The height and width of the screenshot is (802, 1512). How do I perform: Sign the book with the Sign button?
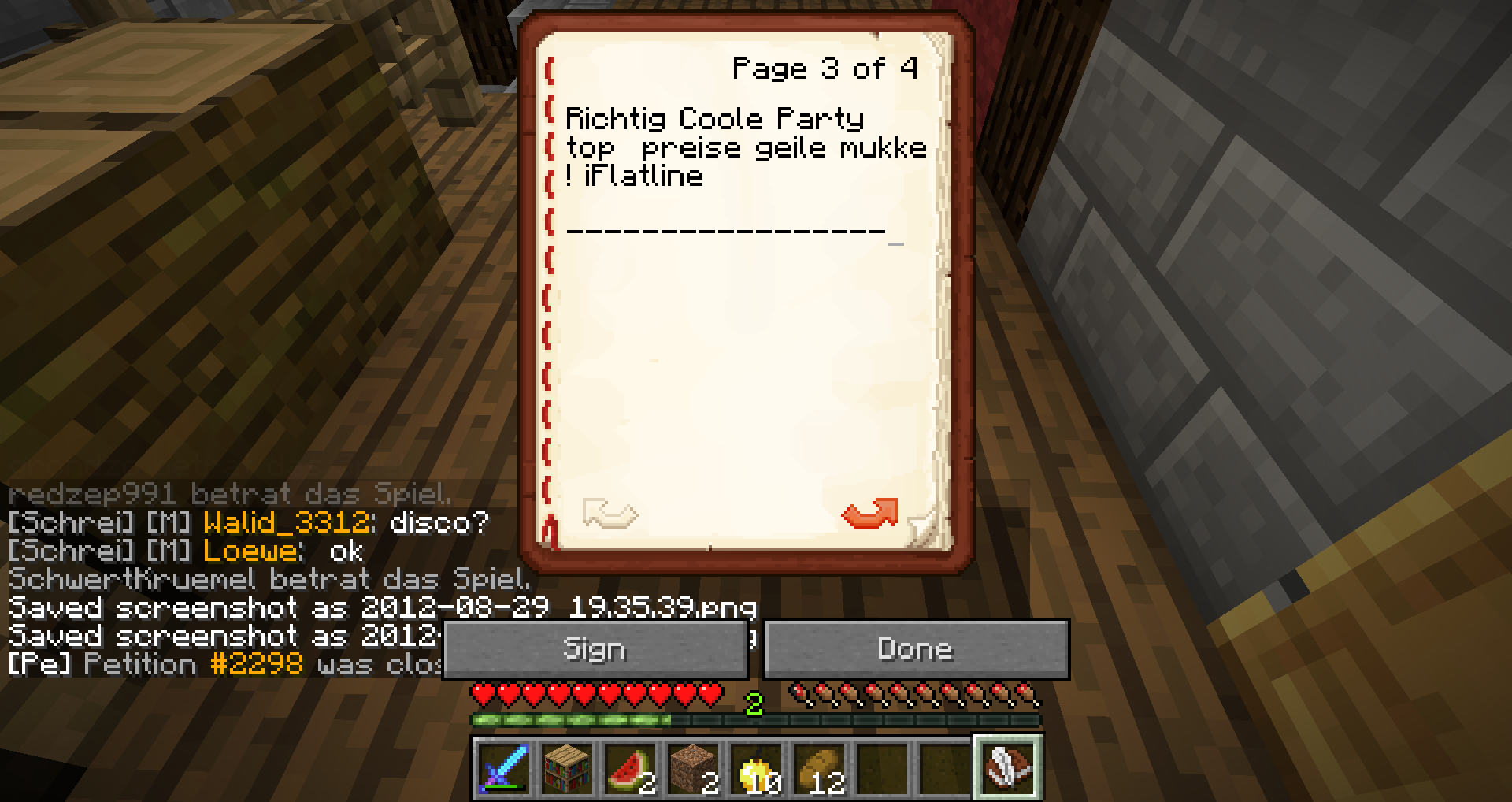595,649
